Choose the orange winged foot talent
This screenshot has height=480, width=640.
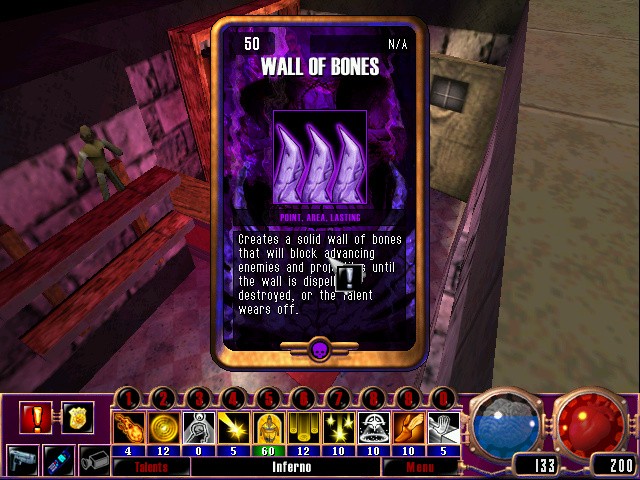coord(406,428)
